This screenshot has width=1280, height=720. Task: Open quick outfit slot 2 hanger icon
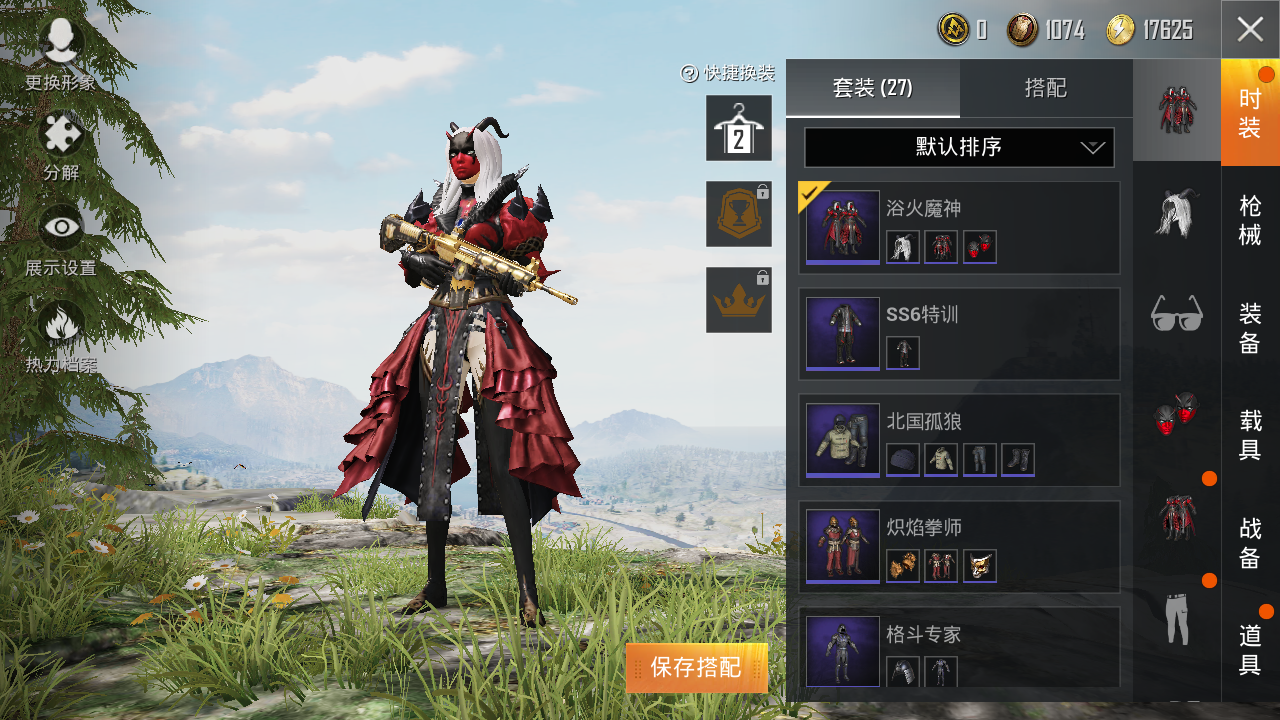pos(739,130)
